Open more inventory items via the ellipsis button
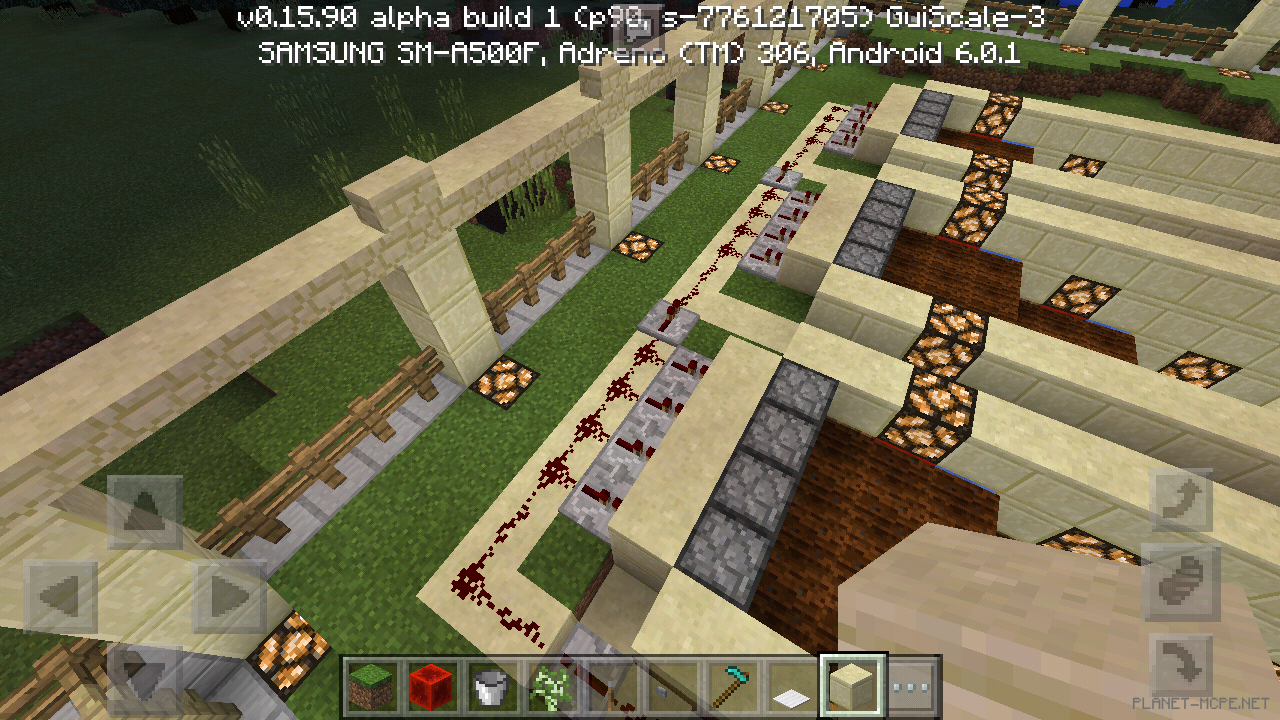 tap(907, 688)
